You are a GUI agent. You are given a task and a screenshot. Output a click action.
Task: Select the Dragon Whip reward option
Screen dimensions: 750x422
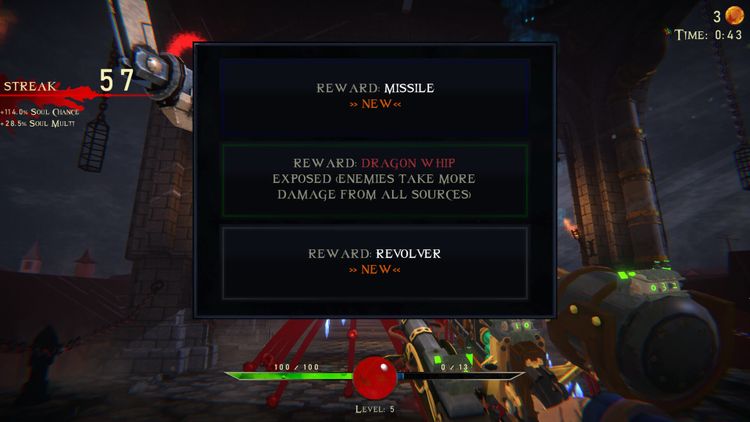click(374, 179)
